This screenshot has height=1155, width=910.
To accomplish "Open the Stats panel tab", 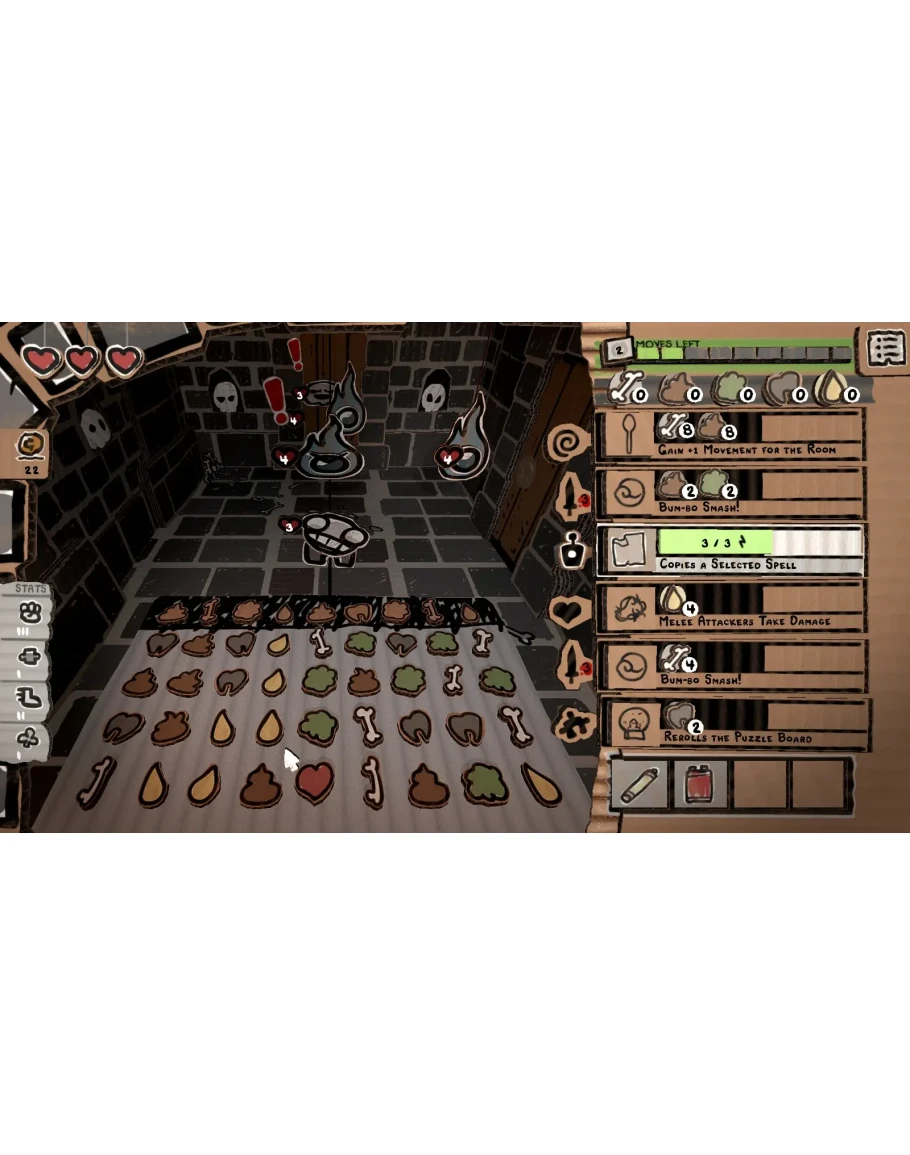I will click(x=31, y=589).
